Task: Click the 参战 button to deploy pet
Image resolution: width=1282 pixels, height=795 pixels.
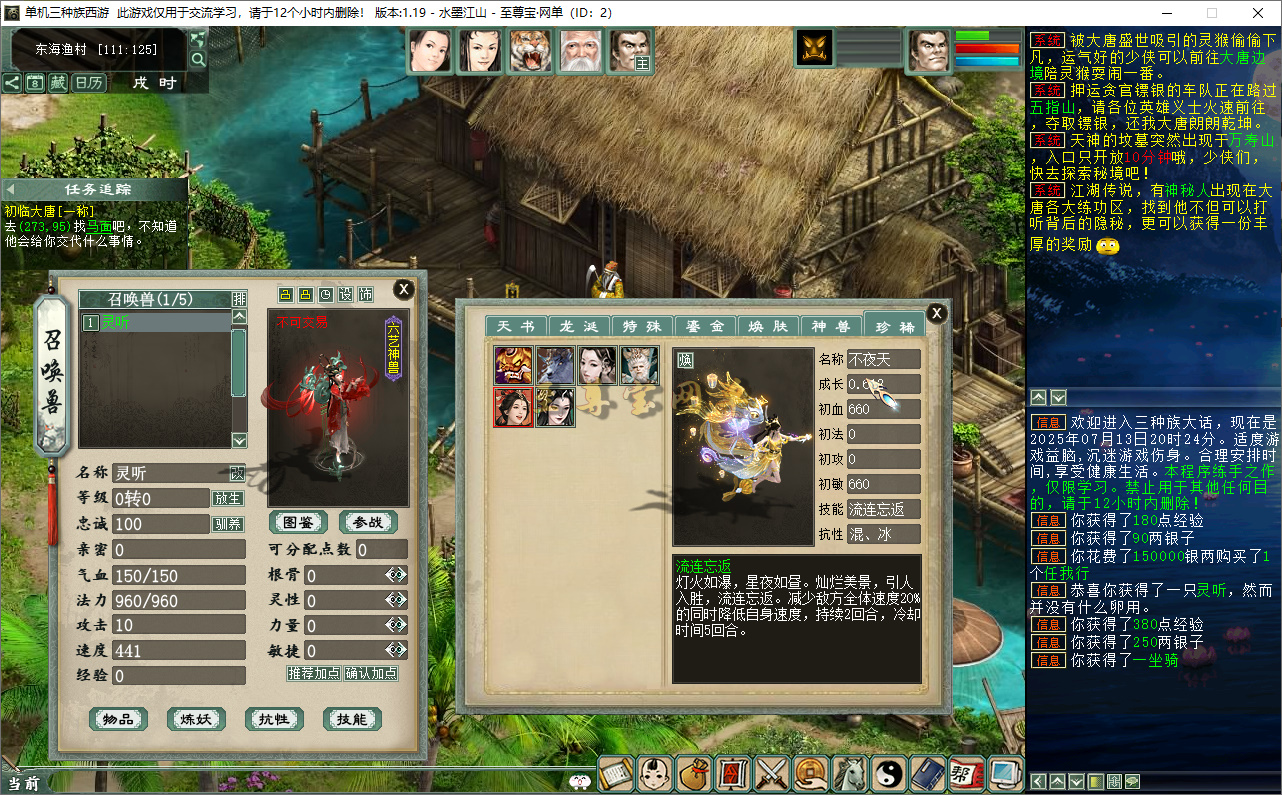Action: (x=368, y=522)
